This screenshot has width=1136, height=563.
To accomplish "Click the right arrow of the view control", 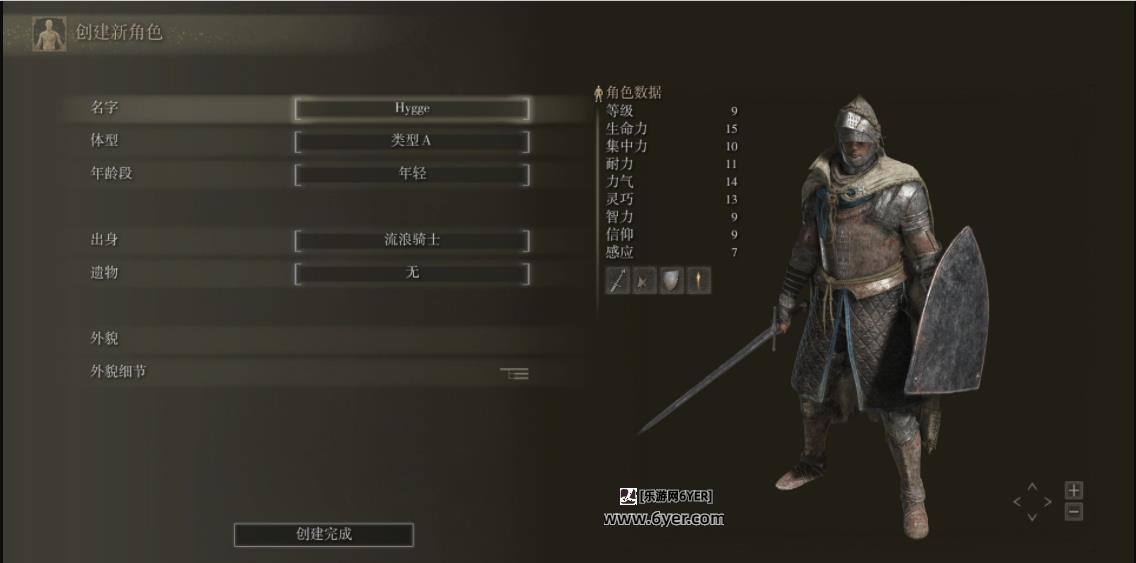I will [x=1048, y=502].
